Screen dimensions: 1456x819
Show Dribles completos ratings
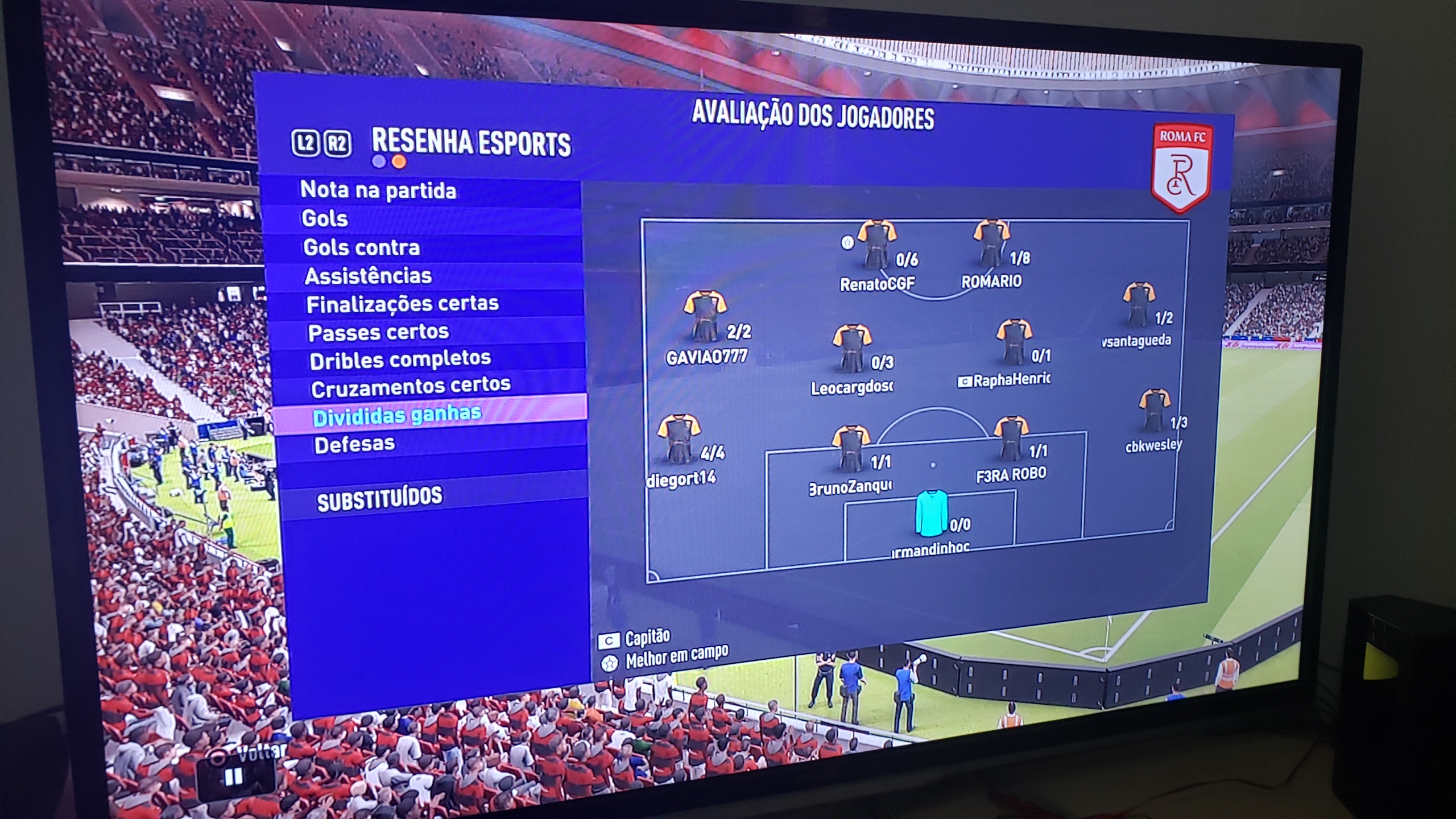400,359
